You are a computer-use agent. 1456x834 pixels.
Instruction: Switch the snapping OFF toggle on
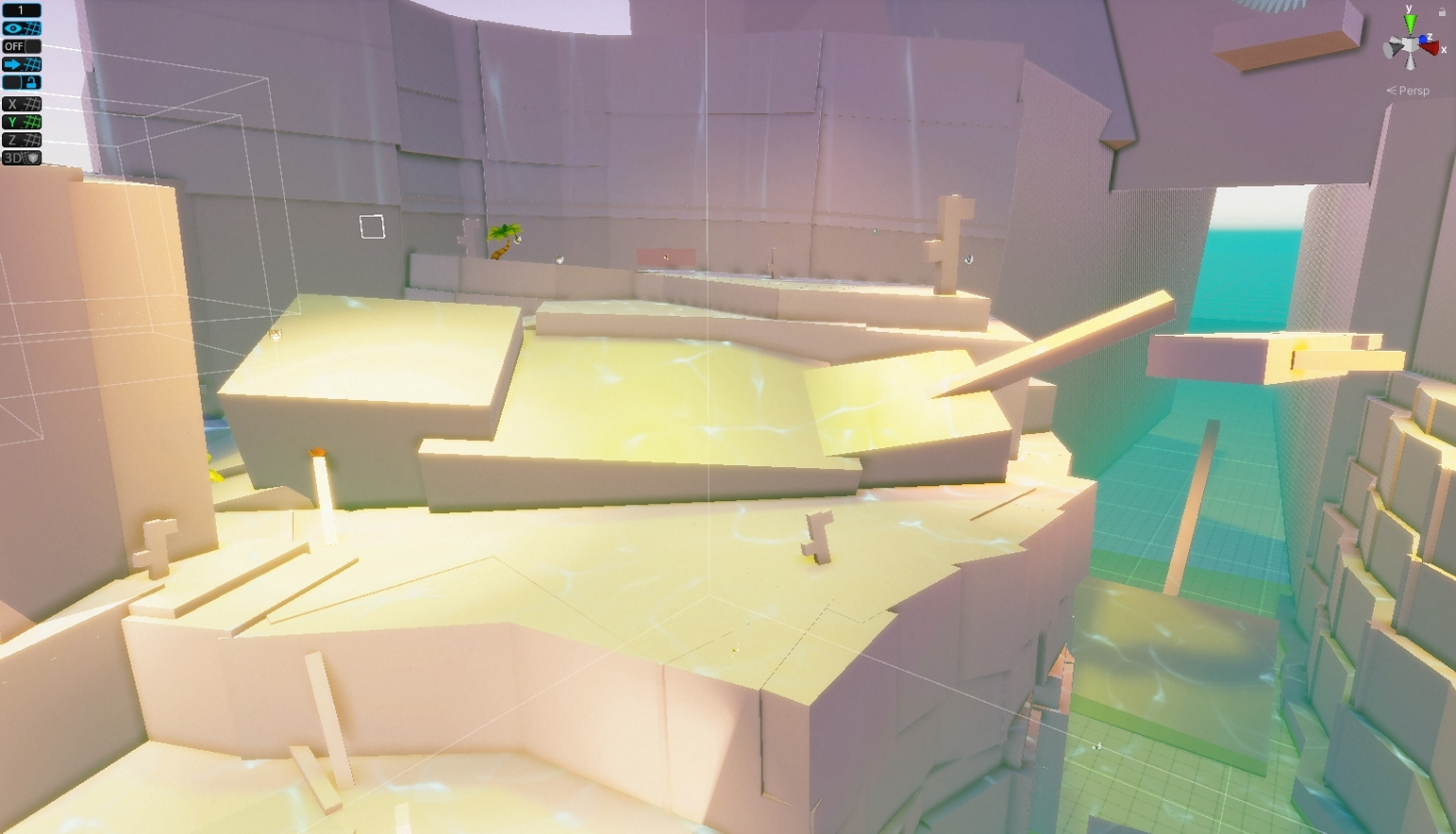[x=21, y=45]
